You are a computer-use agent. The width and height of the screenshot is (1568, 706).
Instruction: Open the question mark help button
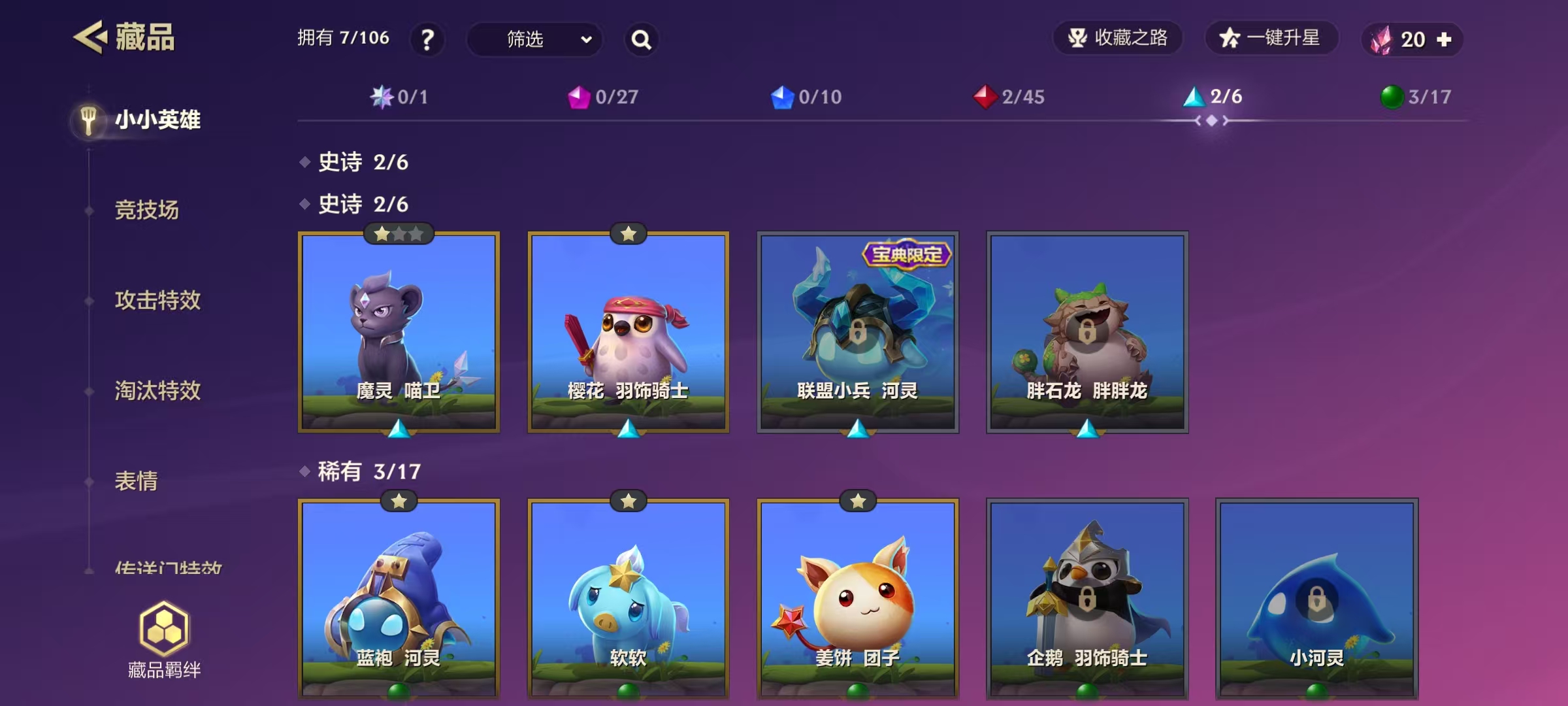(x=427, y=40)
